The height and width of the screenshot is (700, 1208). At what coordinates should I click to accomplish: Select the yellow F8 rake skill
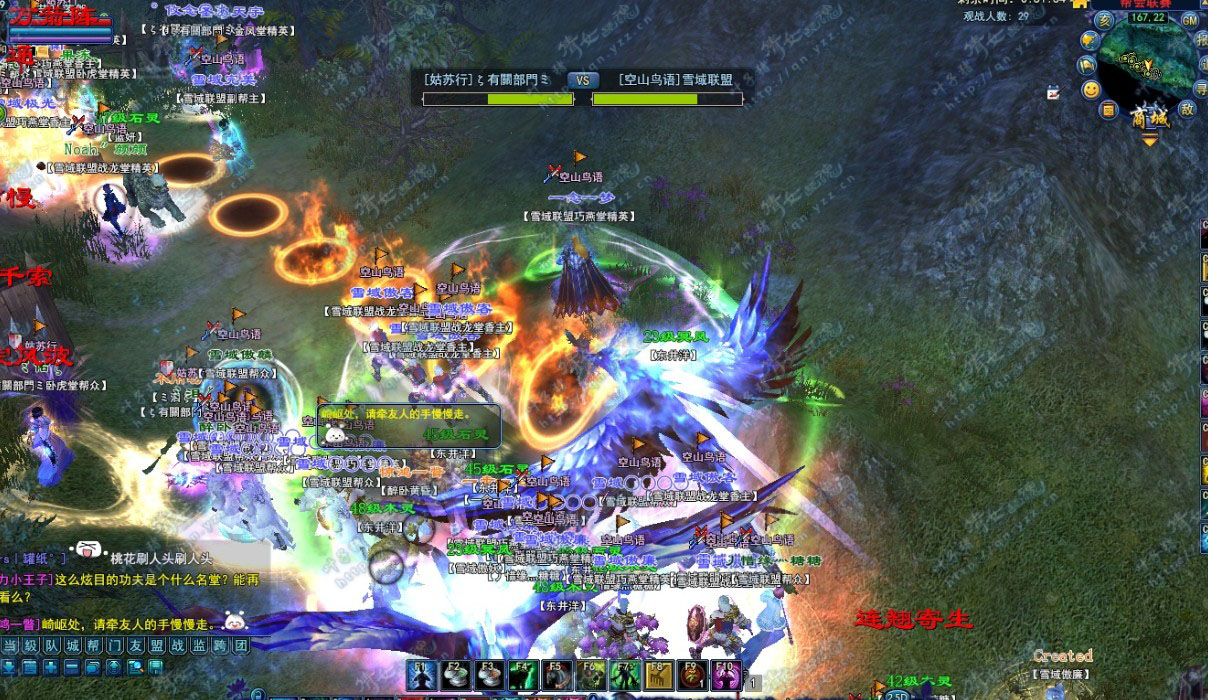(657, 675)
